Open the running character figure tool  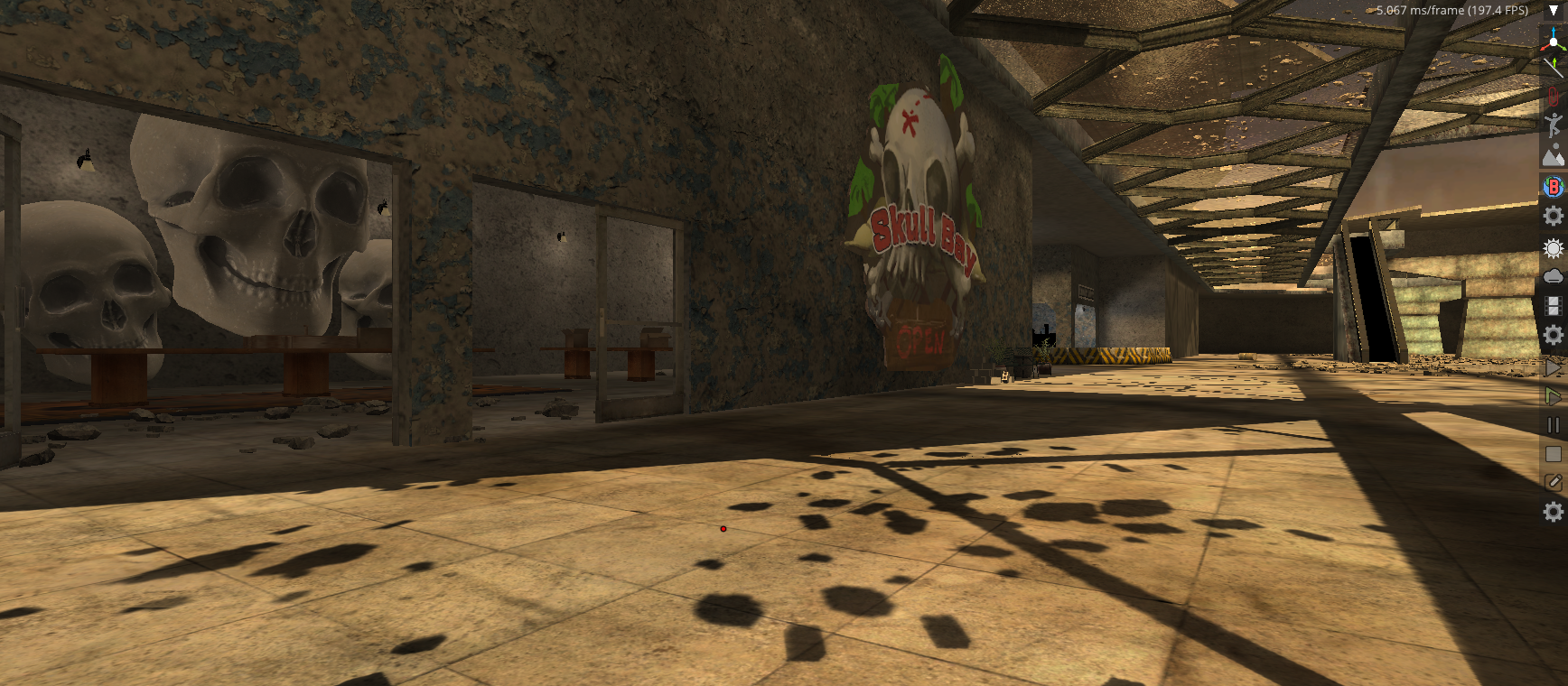pos(1553,126)
